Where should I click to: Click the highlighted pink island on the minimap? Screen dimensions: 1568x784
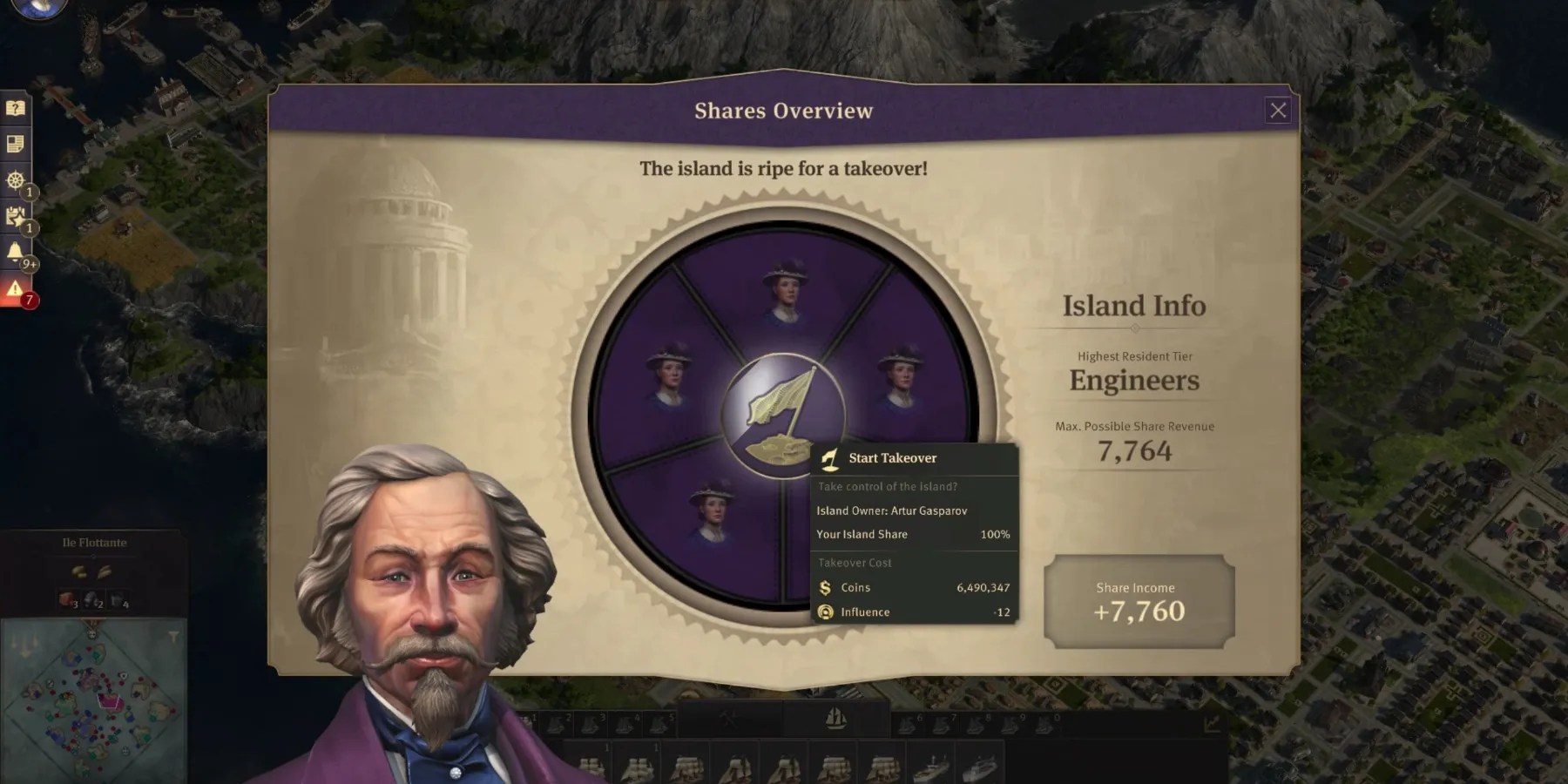(110, 700)
